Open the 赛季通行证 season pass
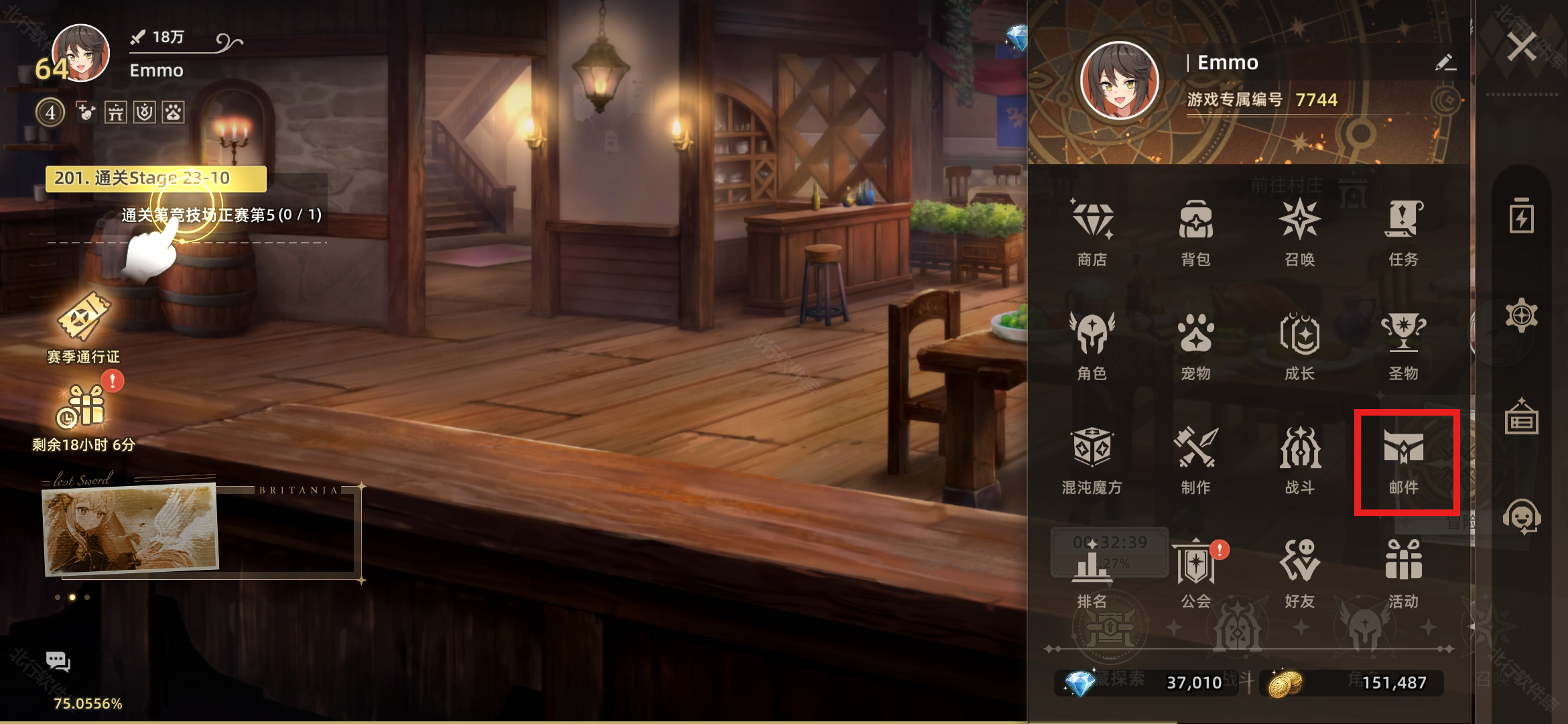The width and height of the screenshot is (1568, 724). [84, 328]
